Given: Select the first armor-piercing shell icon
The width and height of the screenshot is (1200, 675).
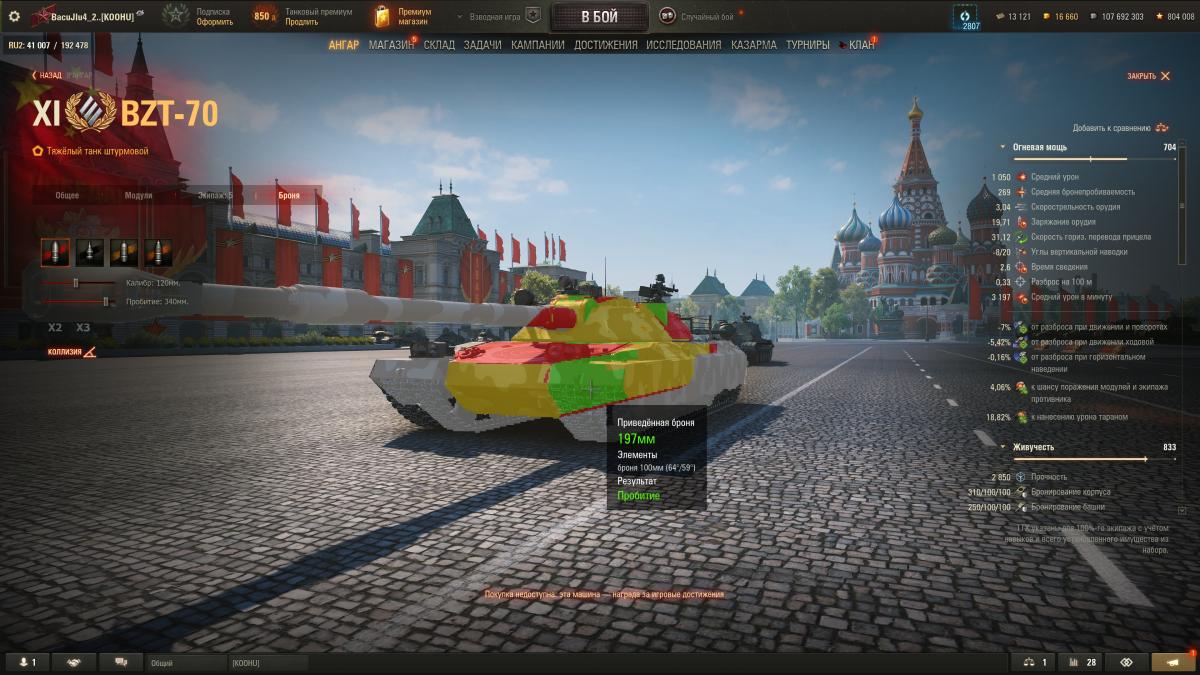Looking at the screenshot, I should [56, 252].
